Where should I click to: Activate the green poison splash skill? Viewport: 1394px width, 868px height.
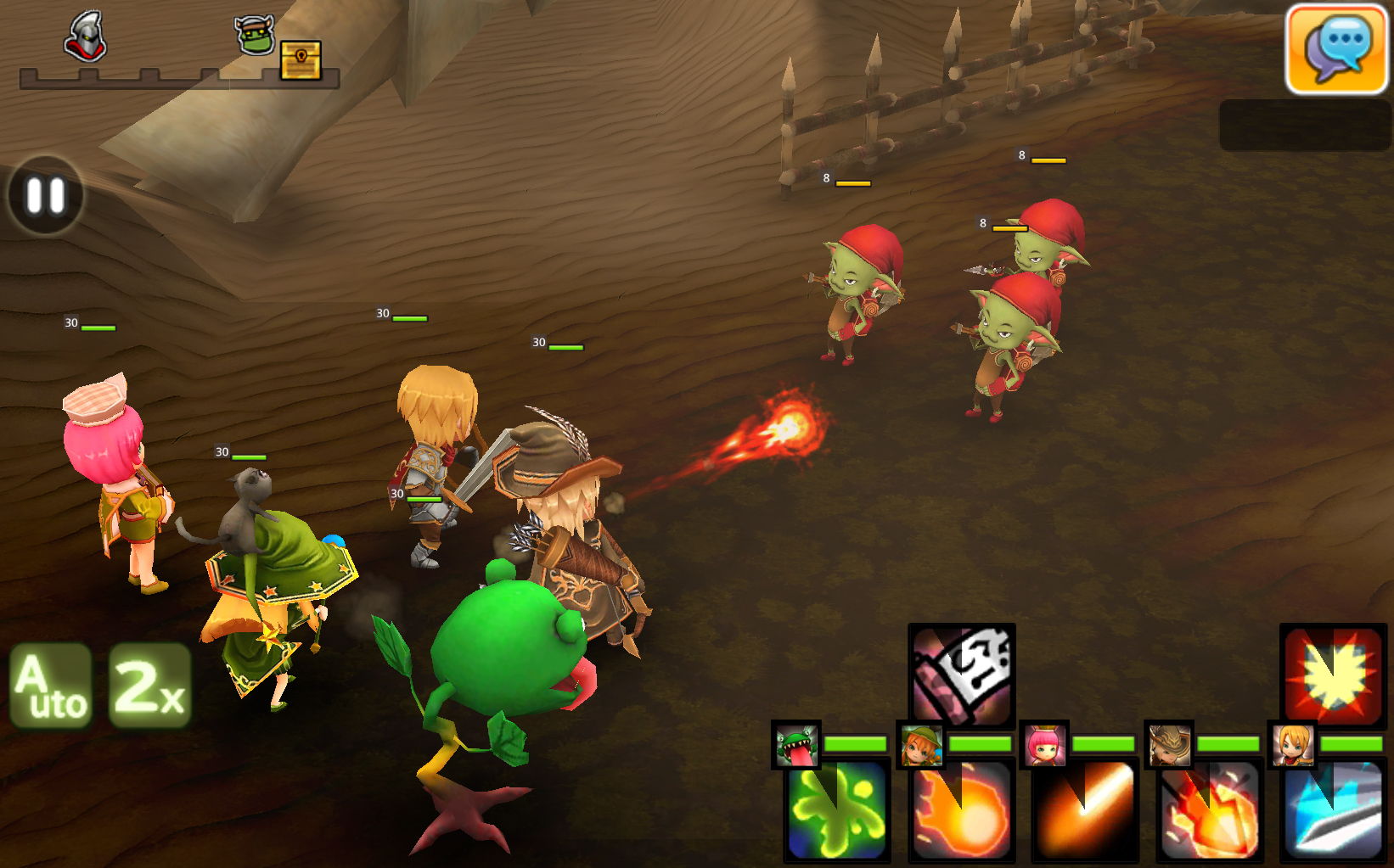coord(837,811)
